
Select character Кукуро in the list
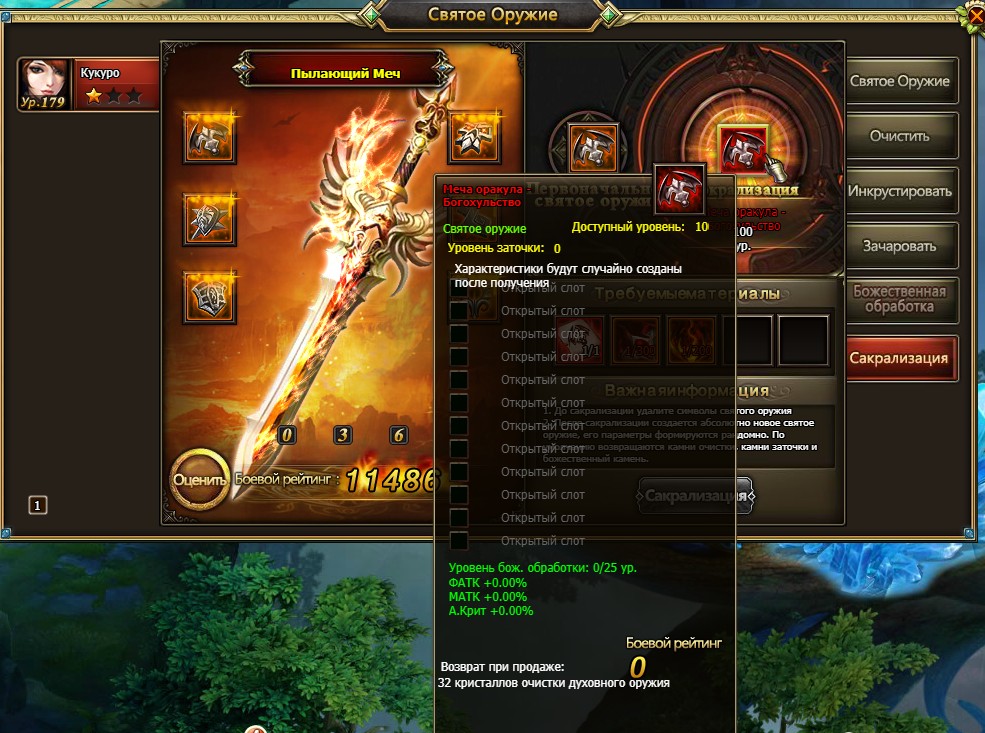pyautogui.click(x=88, y=84)
